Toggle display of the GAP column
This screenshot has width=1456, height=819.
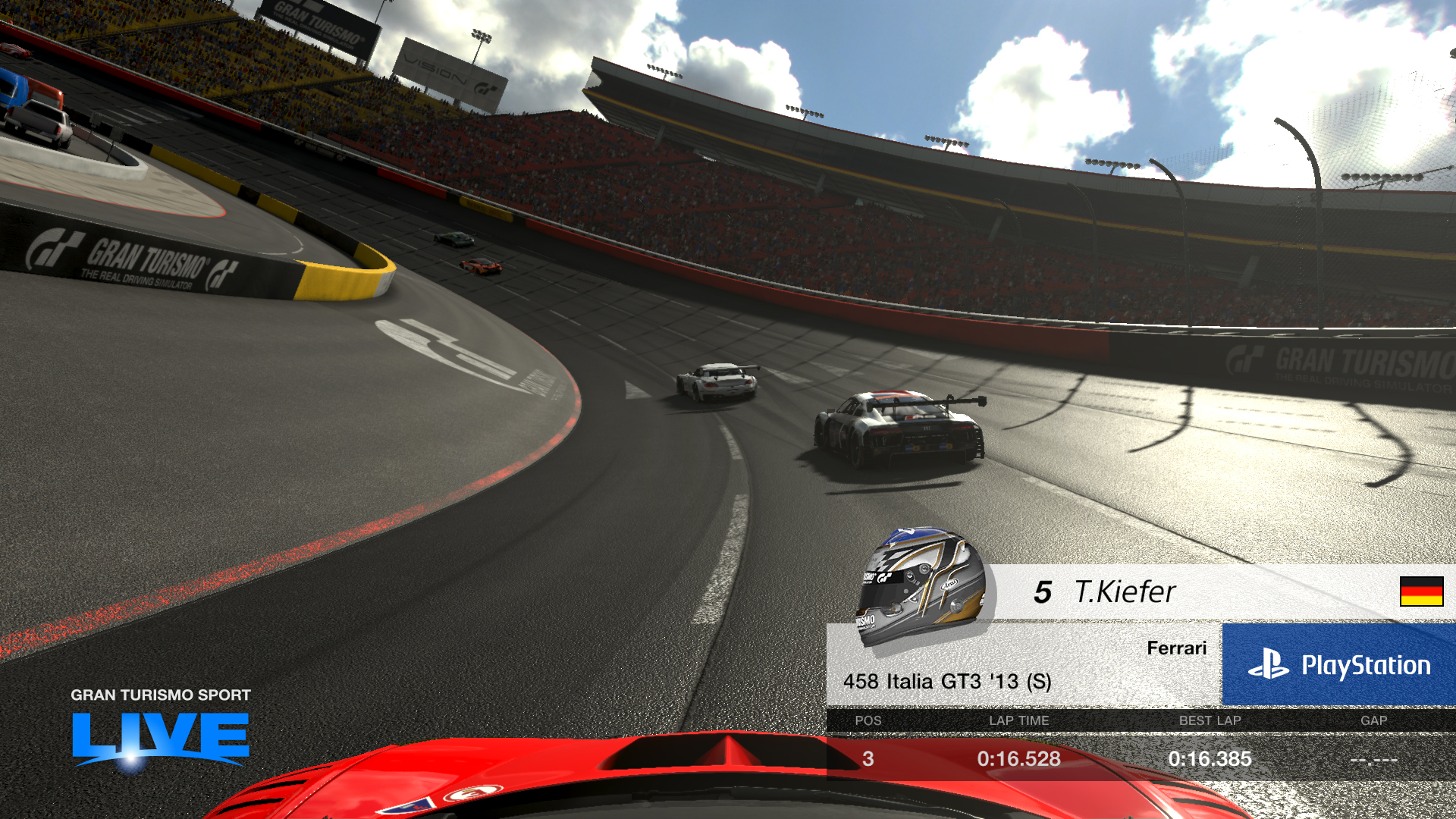click(1374, 721)
